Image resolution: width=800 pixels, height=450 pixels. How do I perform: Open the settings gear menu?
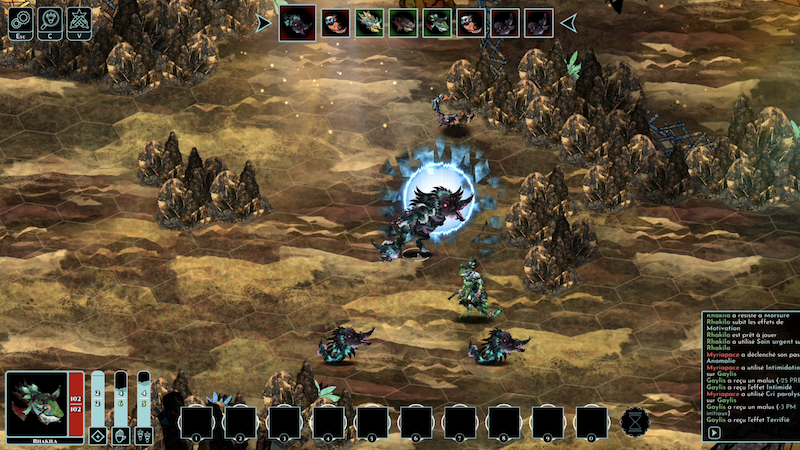pos(21,20)
